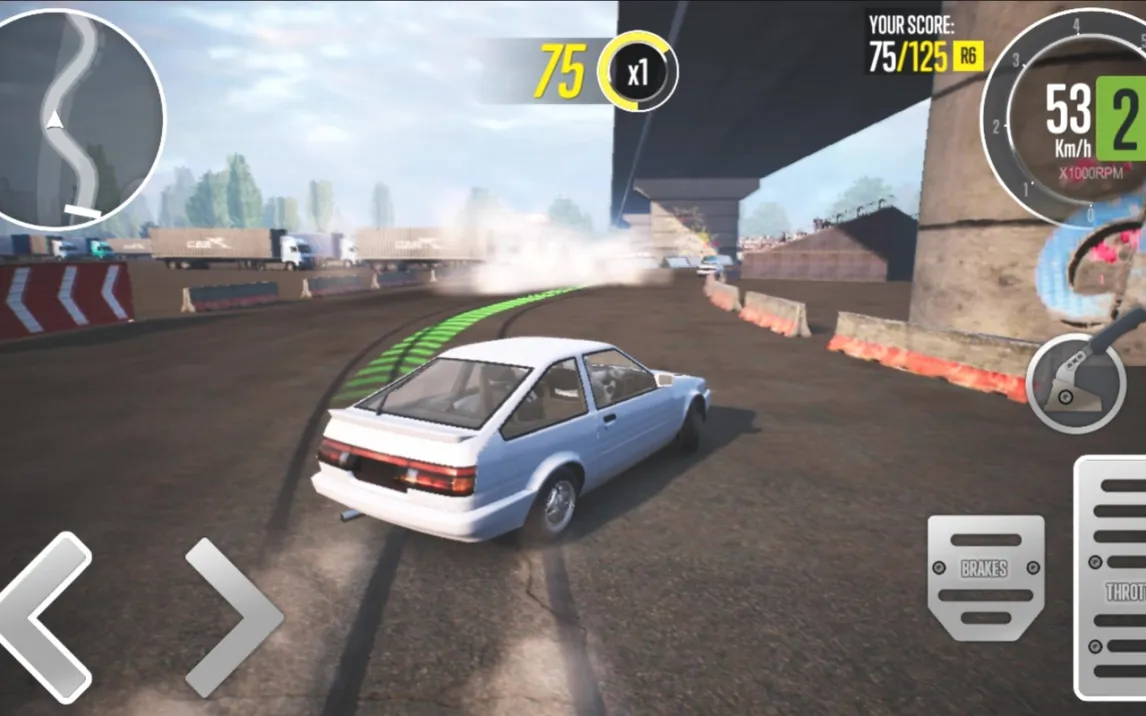Screen dimensions: 1146x716
Task: Tap the right steering arrow
Action: (234, 617)
